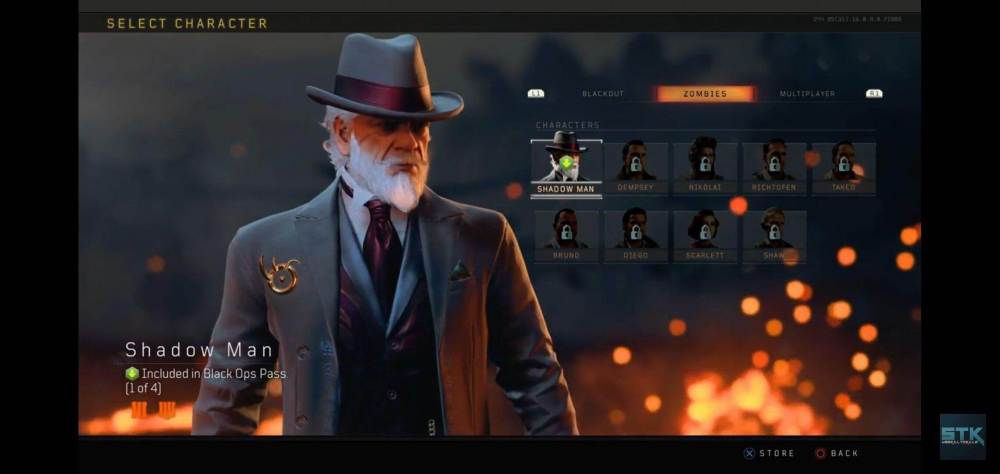Choose the Shadow Man character tile
This screenshot has width=1000, height=474.
[x=566, y=164]
